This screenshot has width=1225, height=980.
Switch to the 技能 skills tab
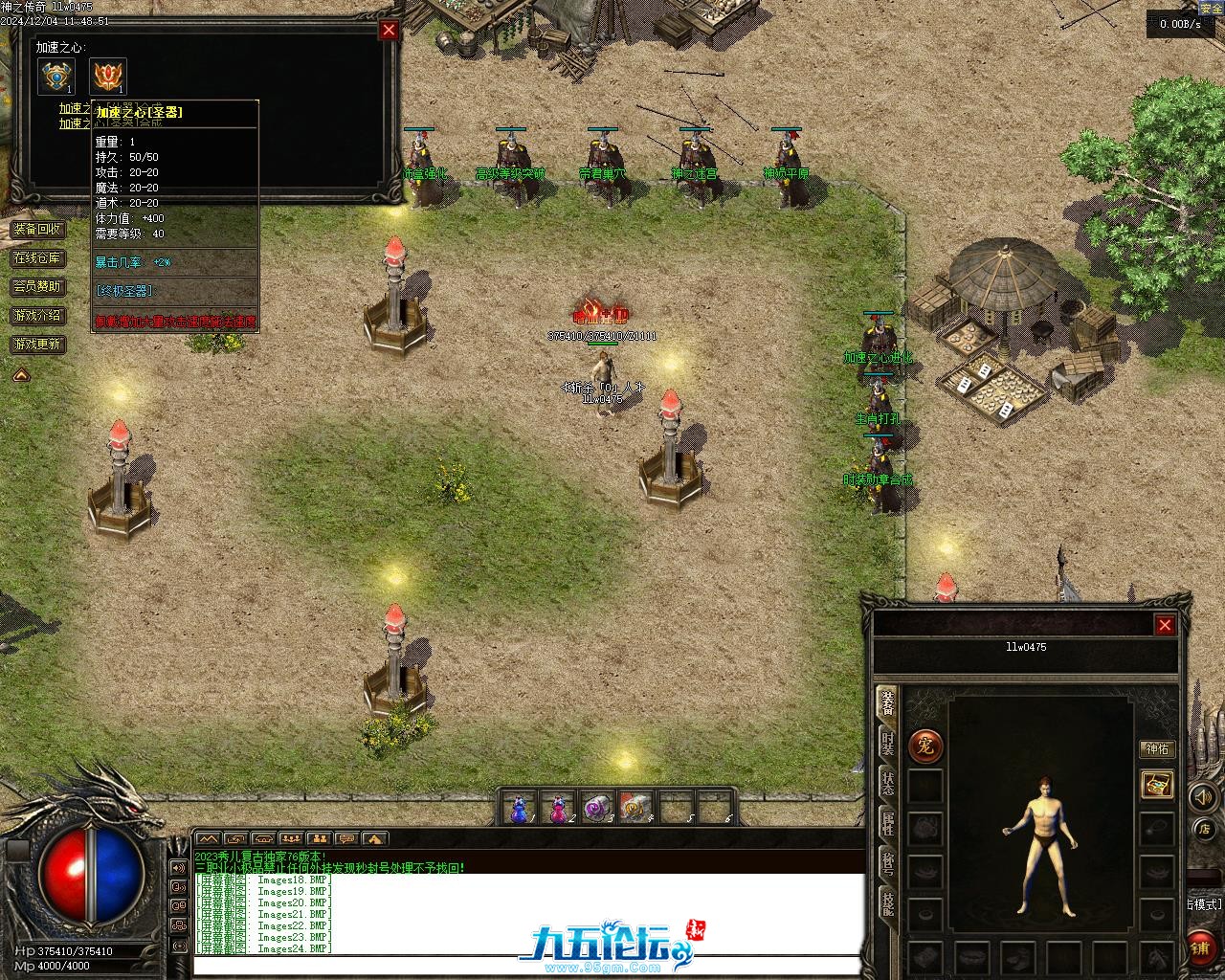coord(887,903)
